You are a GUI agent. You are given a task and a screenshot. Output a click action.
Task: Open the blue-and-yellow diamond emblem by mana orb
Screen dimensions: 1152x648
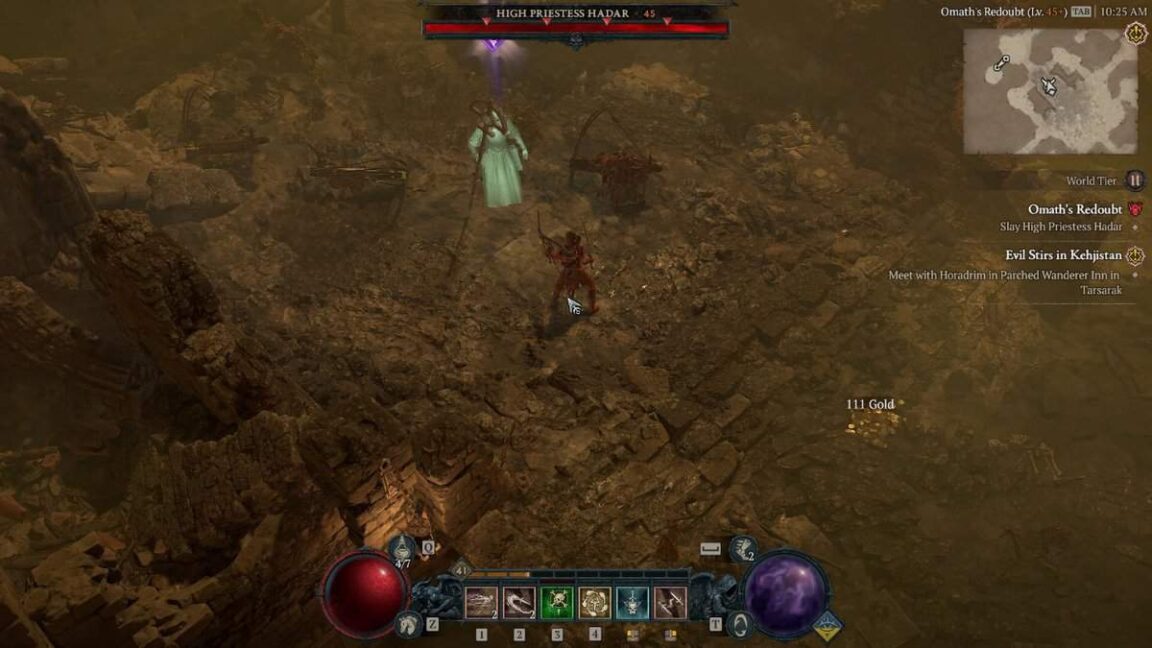tap(827, 626)
